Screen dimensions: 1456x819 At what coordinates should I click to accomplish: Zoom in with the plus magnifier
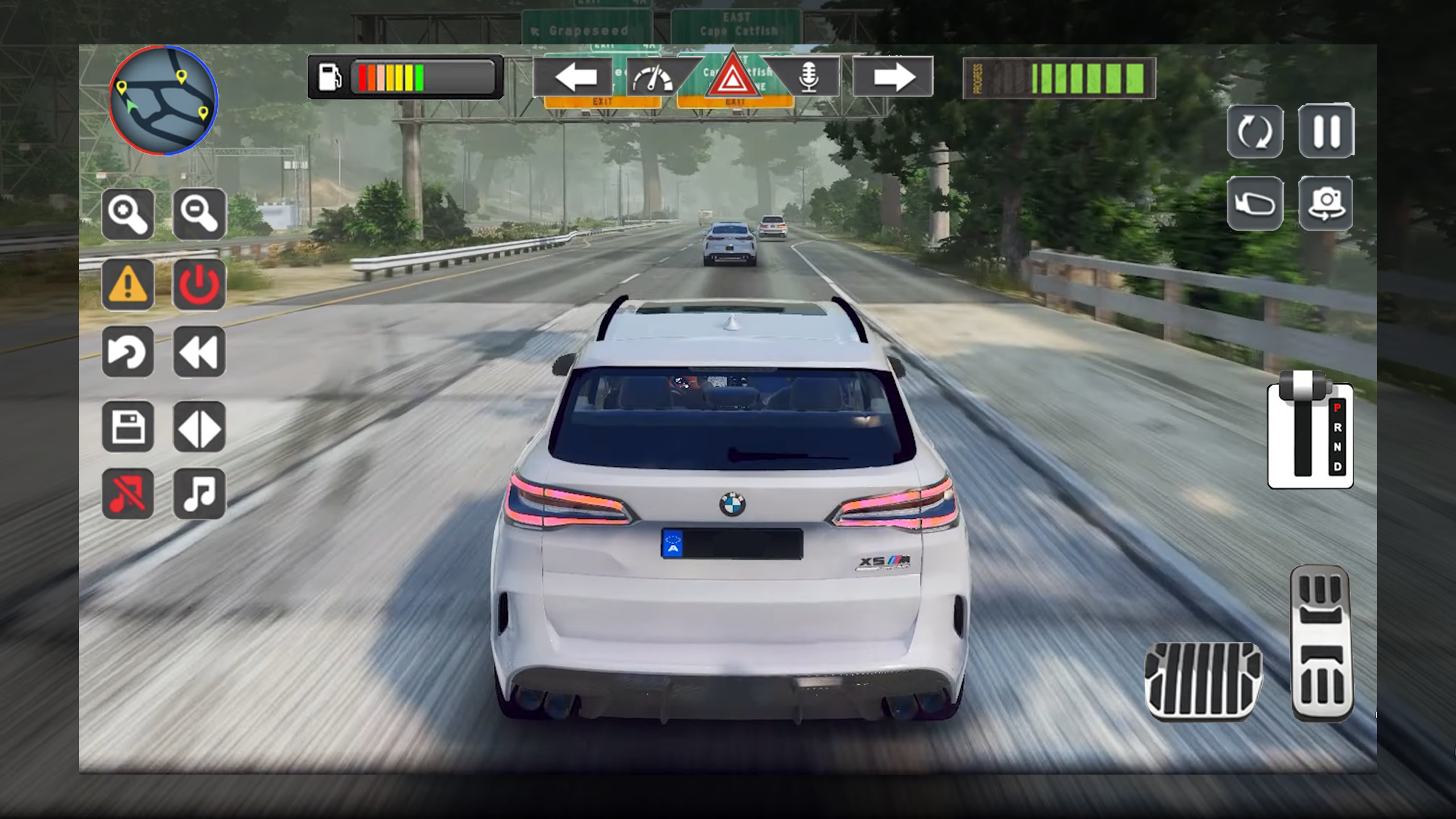(128, 214)
